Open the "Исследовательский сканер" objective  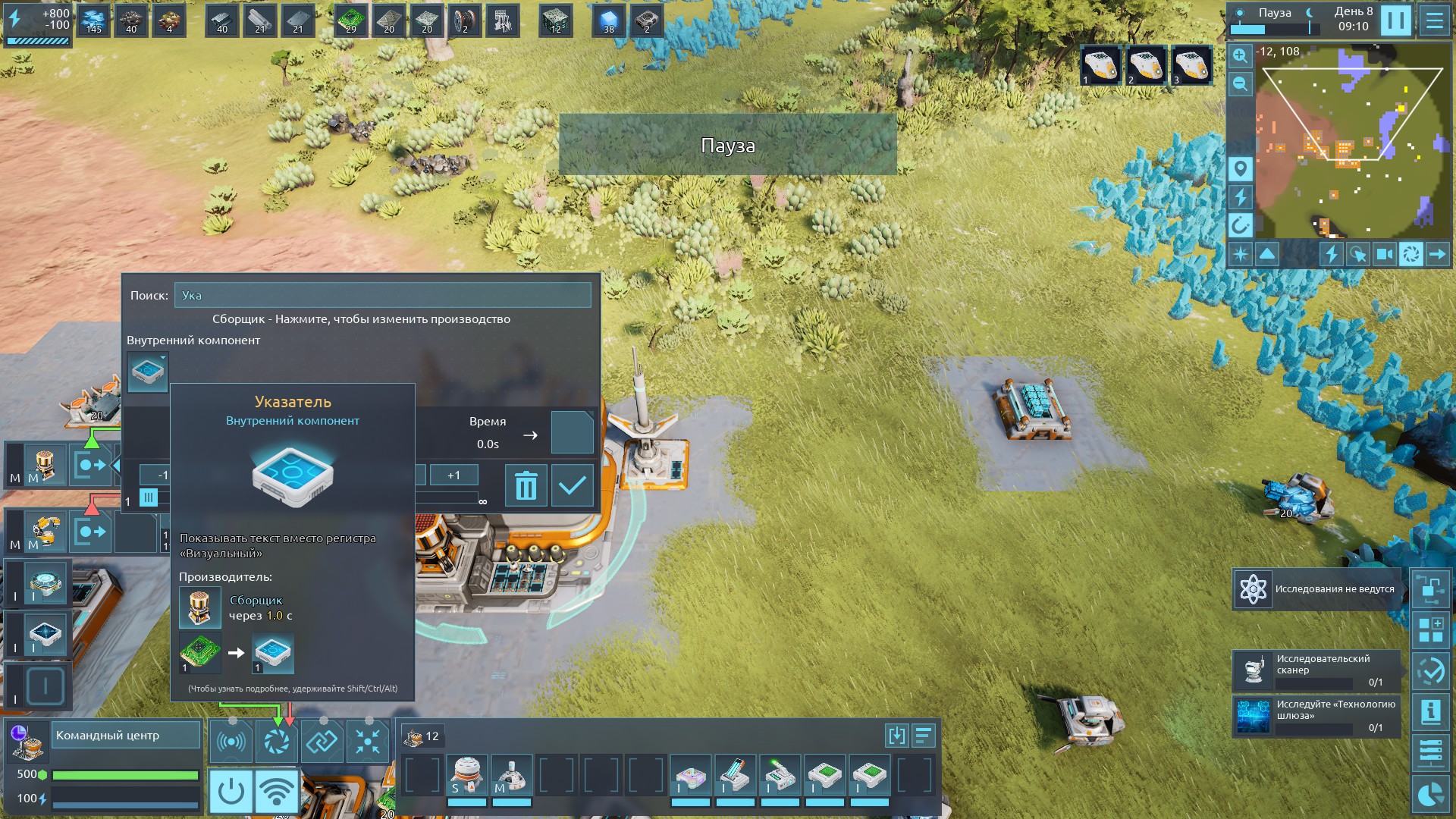coord(1317,670)
